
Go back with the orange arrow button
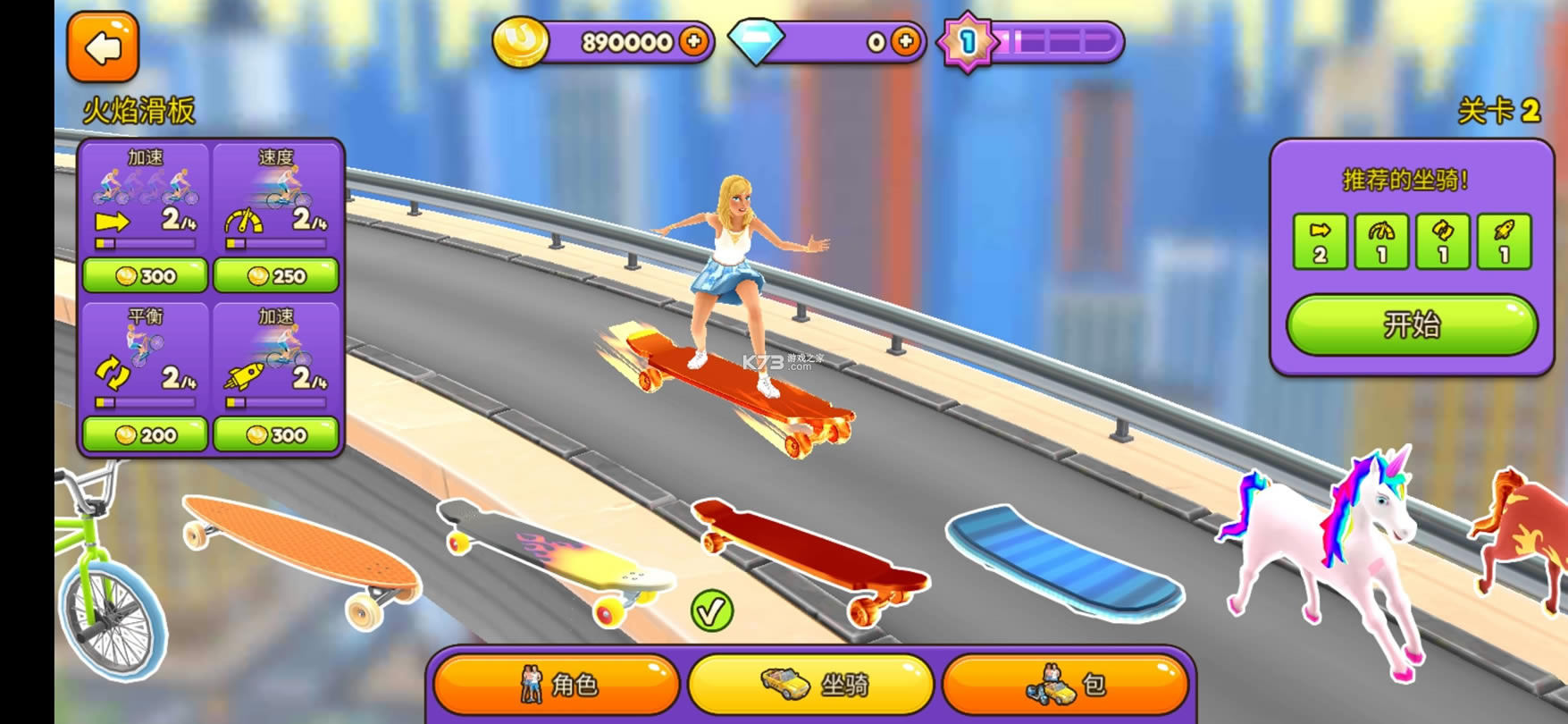click(x=103, y=47)
